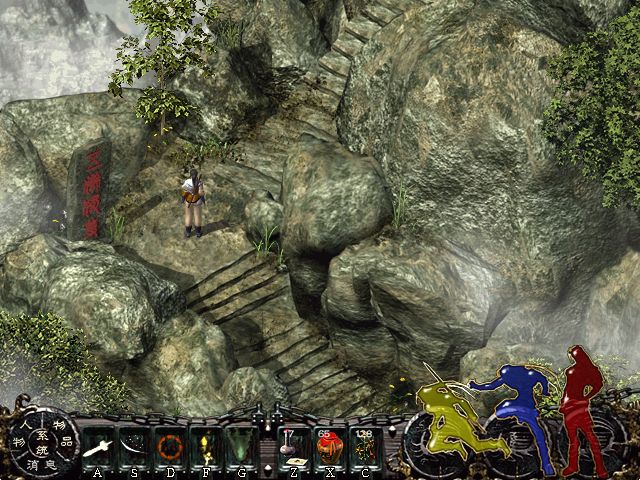Open the 系统 system menu
Viewport: 640px width, 480px height.
(41, 441)
